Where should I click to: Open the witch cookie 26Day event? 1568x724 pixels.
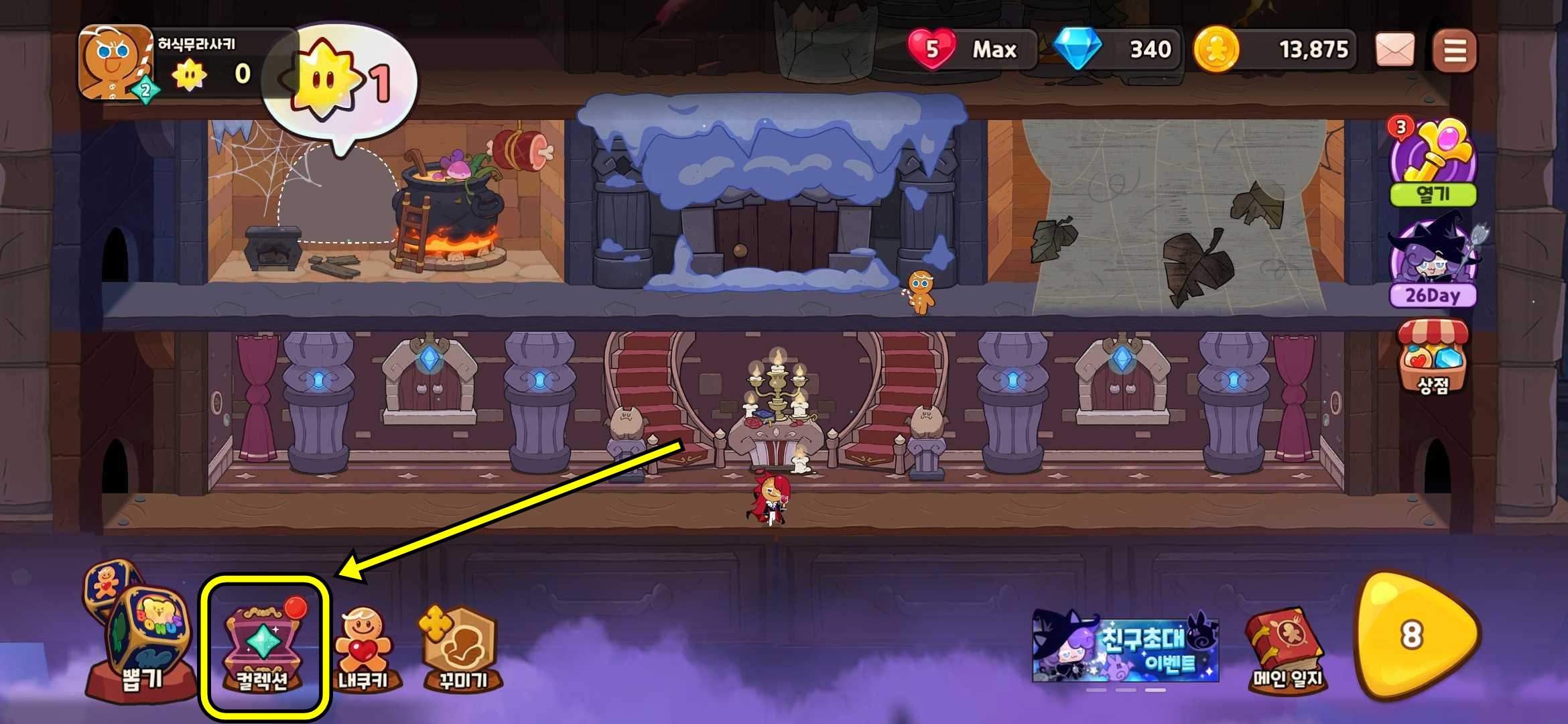tap(1433, 261)
